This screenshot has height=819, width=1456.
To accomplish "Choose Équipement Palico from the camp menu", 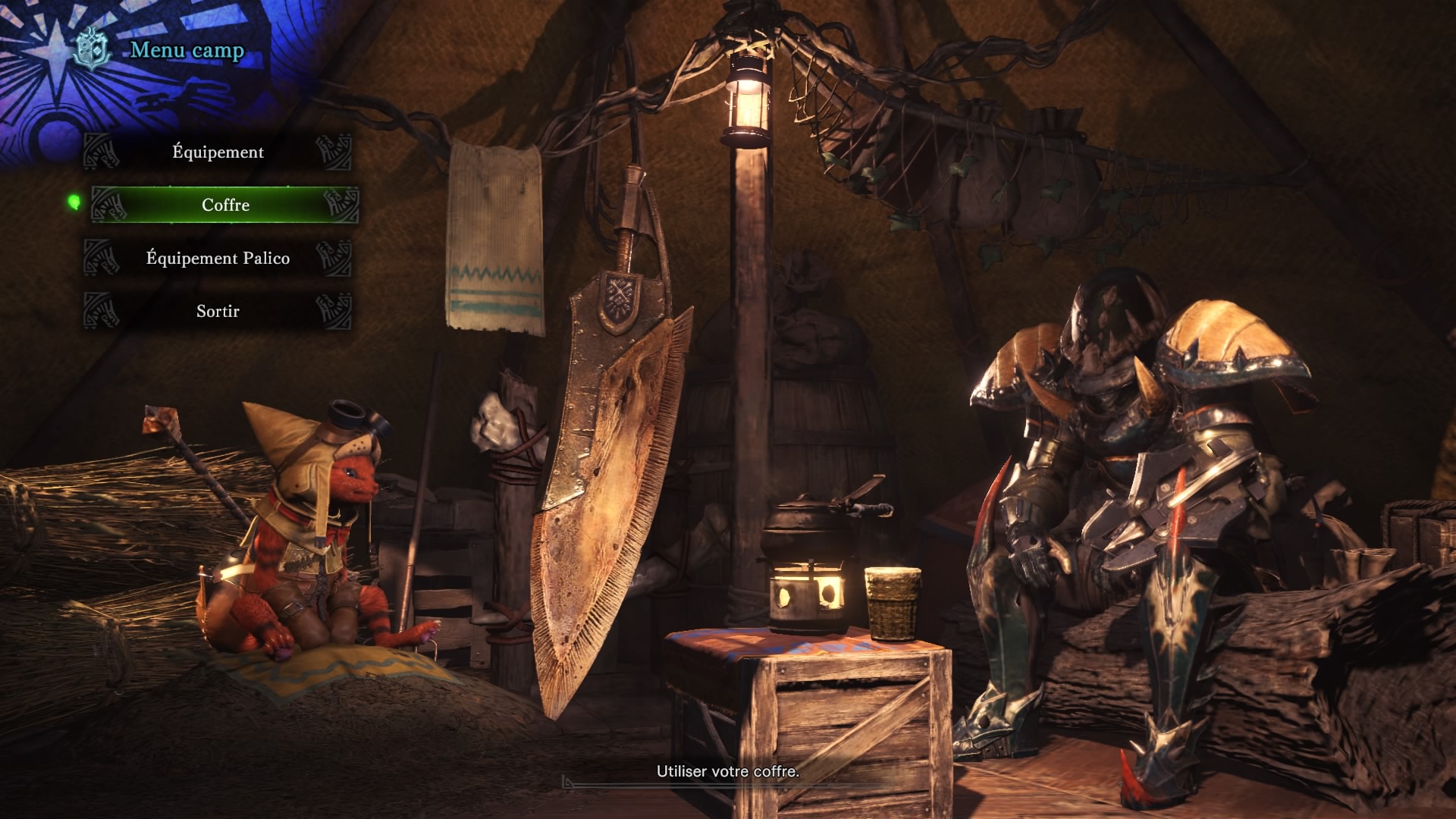I will [x=218, y=259].
